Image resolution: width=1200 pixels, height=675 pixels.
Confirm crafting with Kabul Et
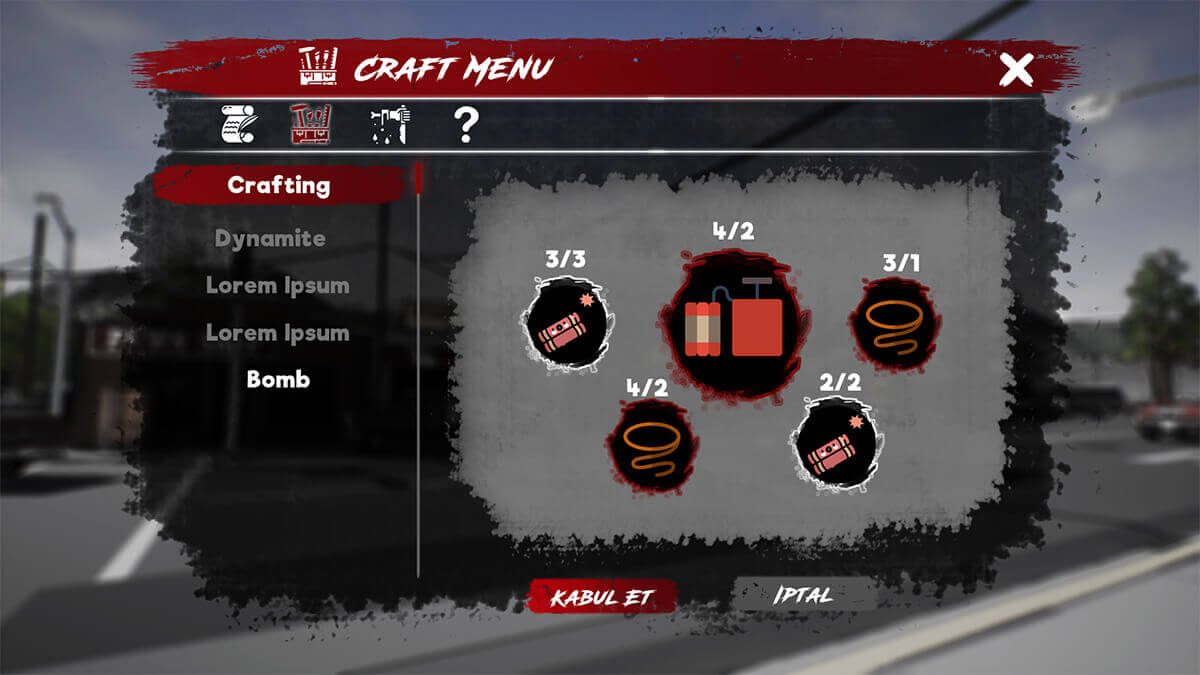(x=602, y=597)
